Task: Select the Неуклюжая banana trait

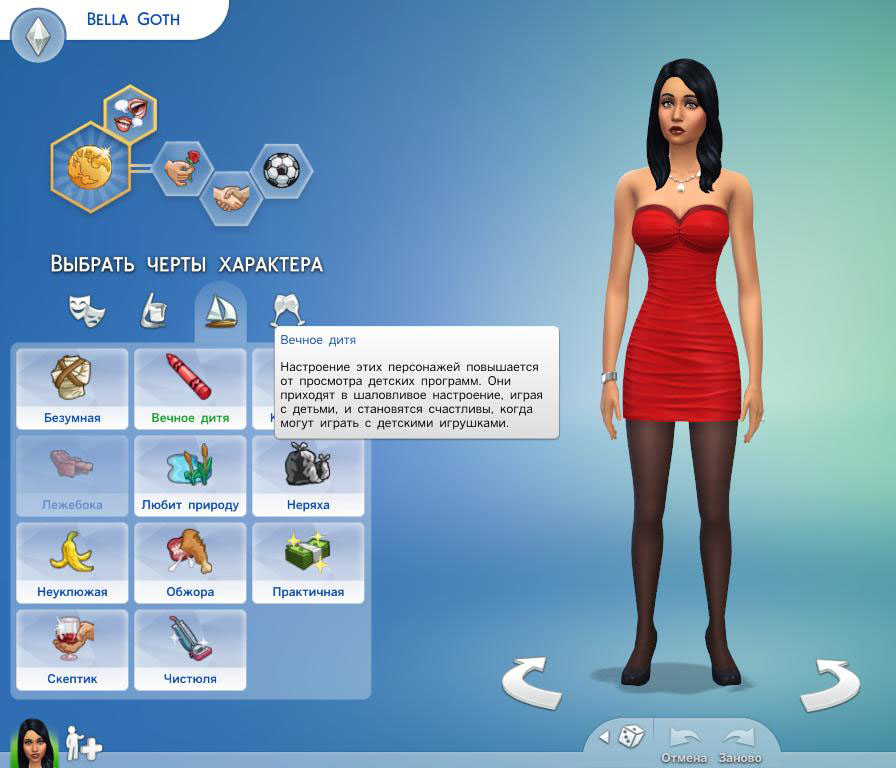Action: (x=72, y=562)
